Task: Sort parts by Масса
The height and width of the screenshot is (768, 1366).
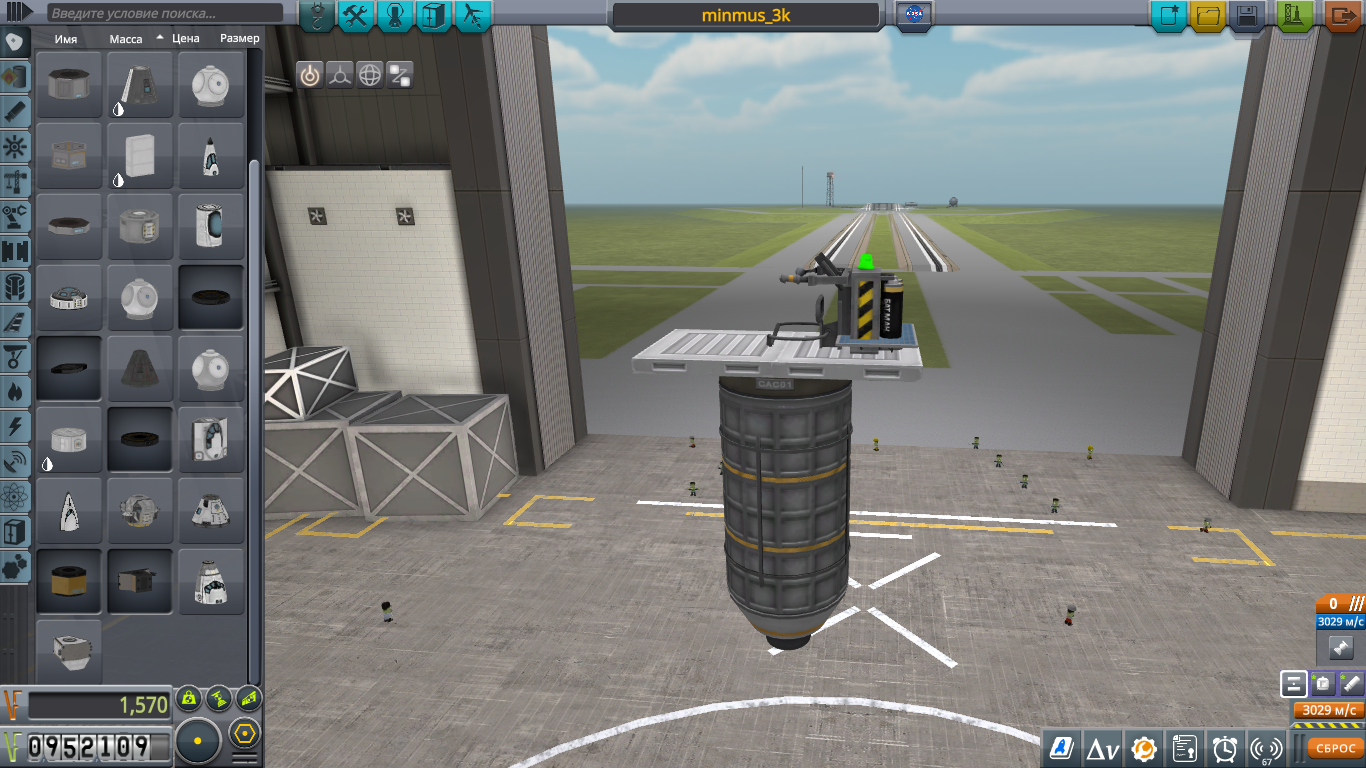Action: click(126, 38)
